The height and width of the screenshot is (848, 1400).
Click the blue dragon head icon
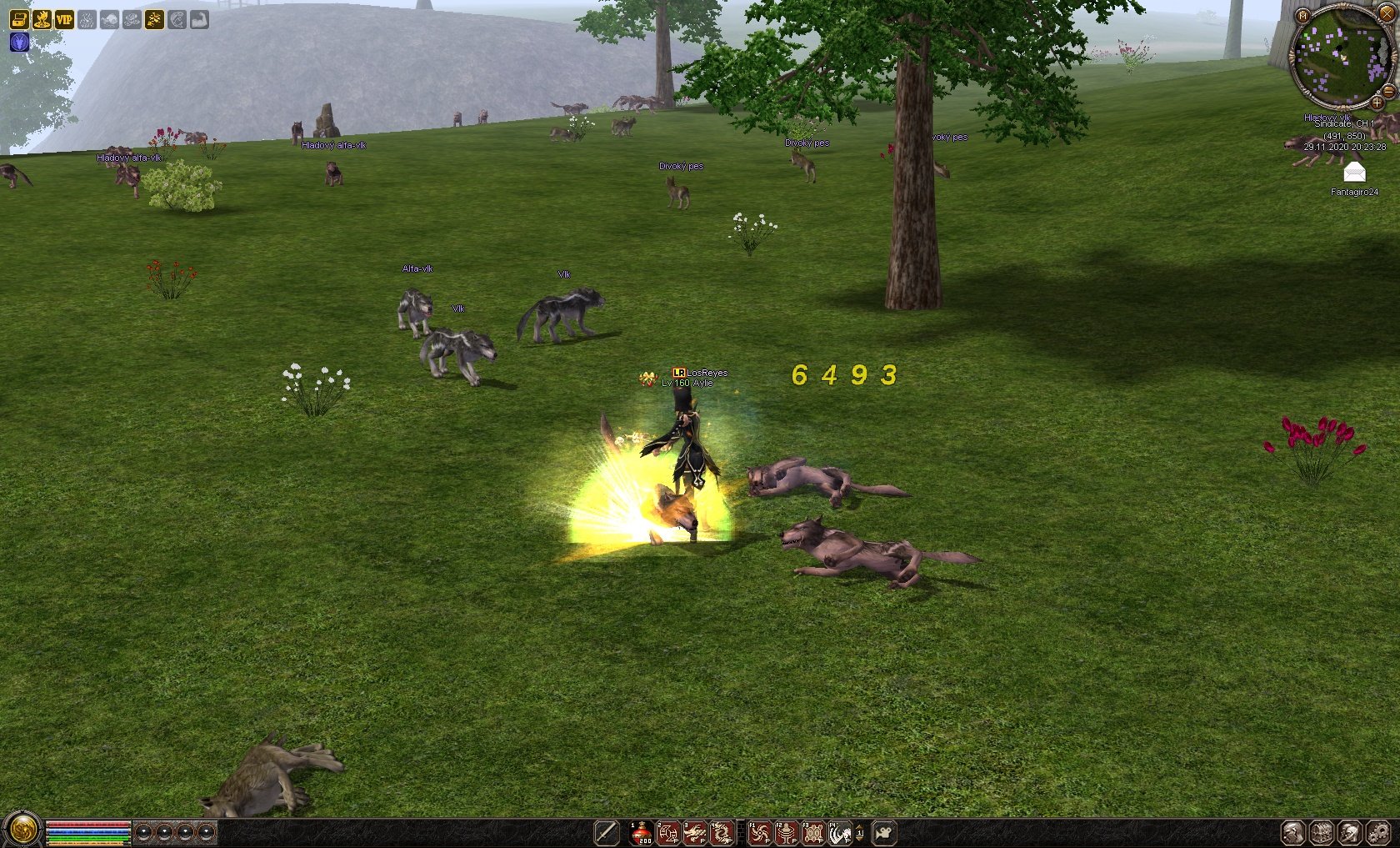click(x=19, y=42)
